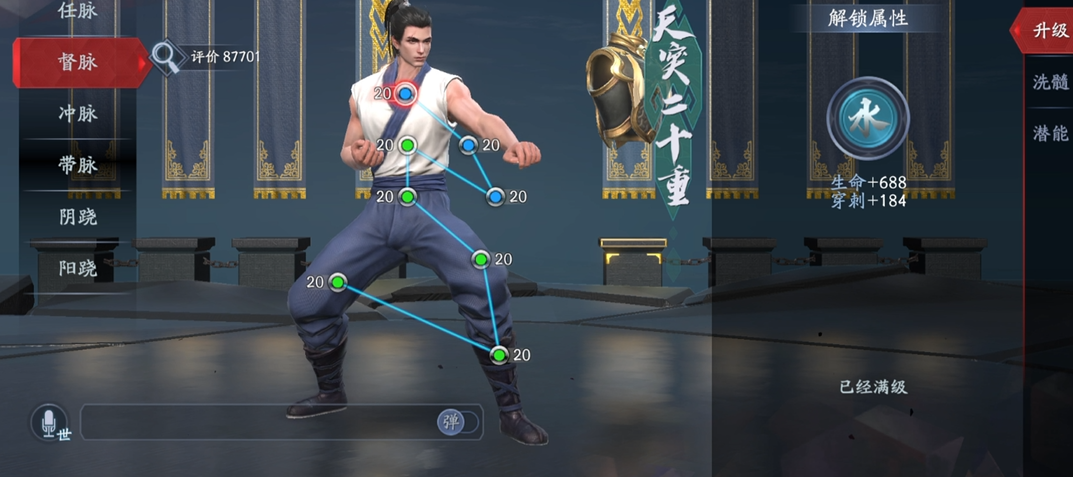Open the 升级 upgrade tab
The width and height of the screenshot is (1073, 477).
1049,30
